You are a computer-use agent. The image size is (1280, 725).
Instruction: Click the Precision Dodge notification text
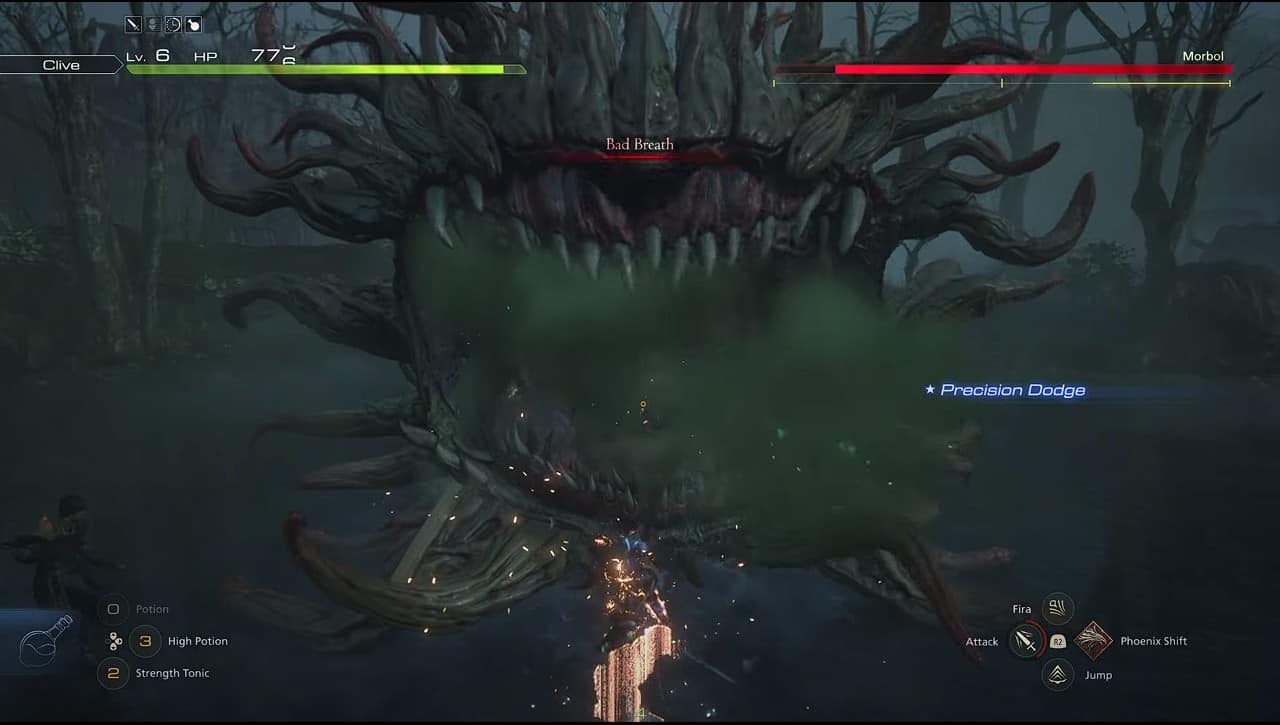pyautogui.click(x=1006, y=390)
